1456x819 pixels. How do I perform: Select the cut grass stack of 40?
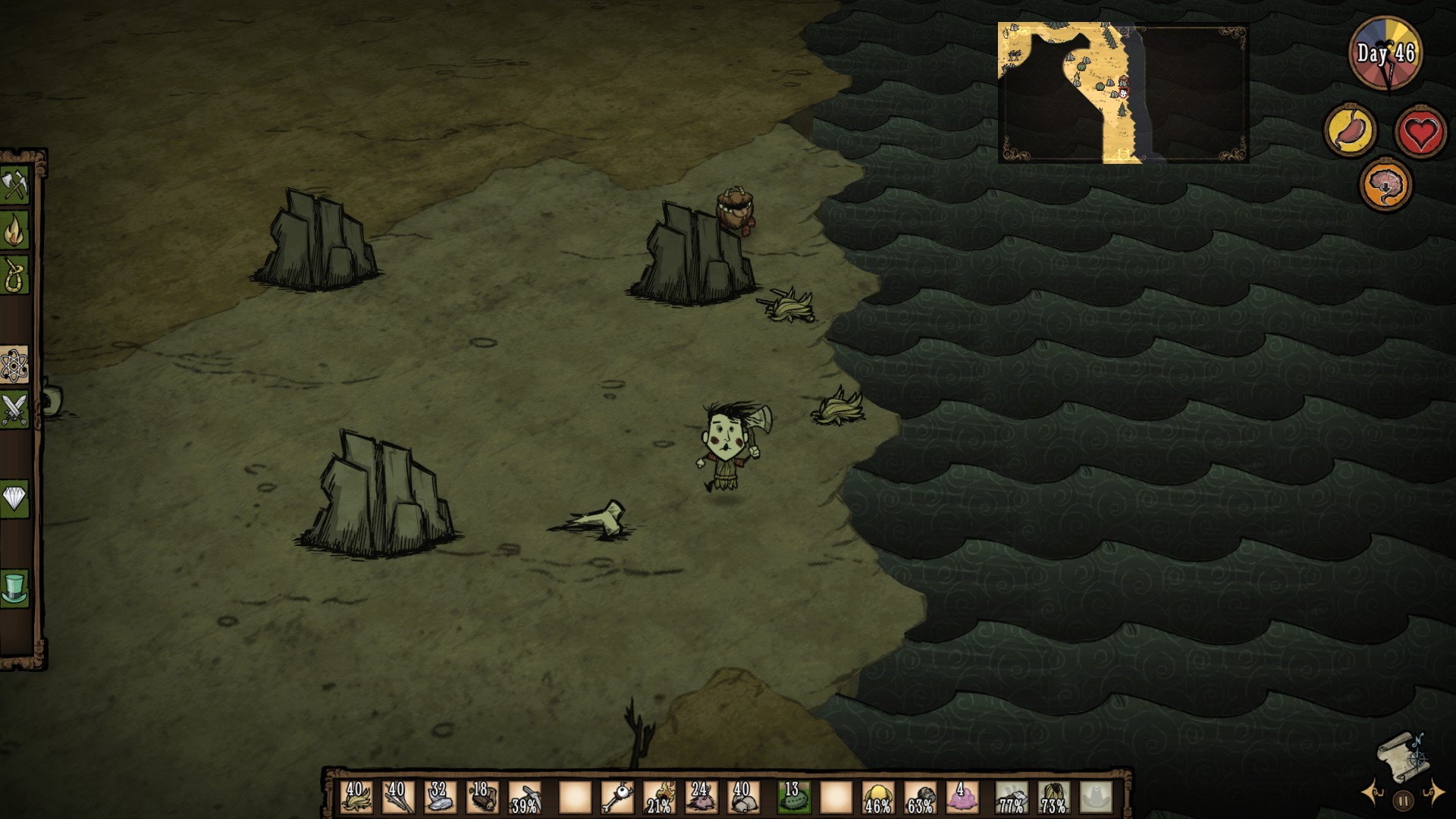coord(355,798)
